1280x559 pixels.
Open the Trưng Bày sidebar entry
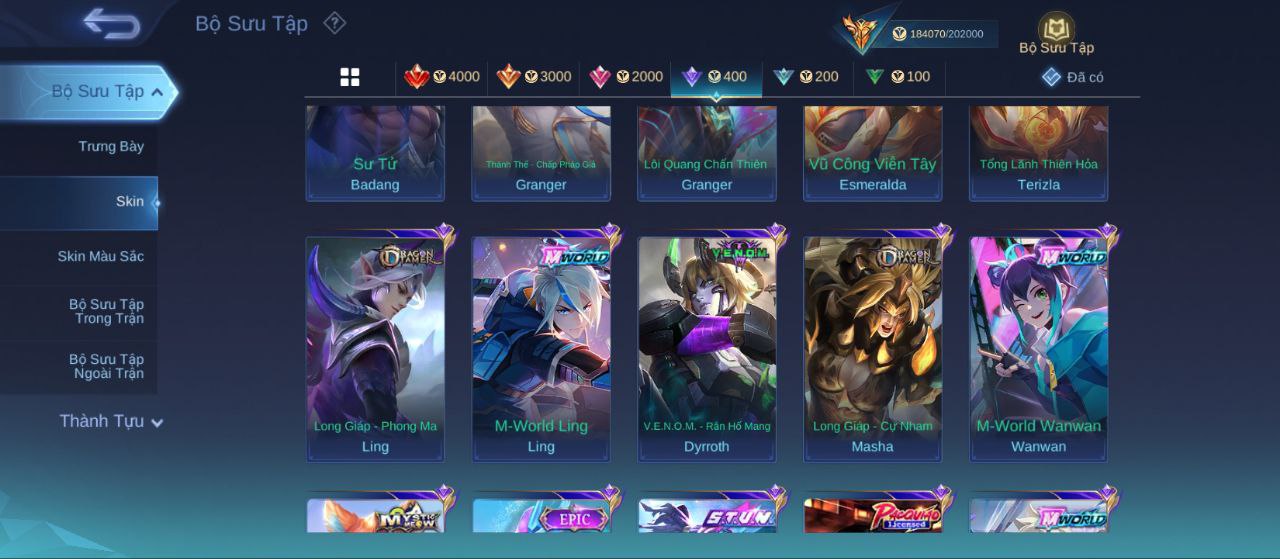[x=111, y=147]
